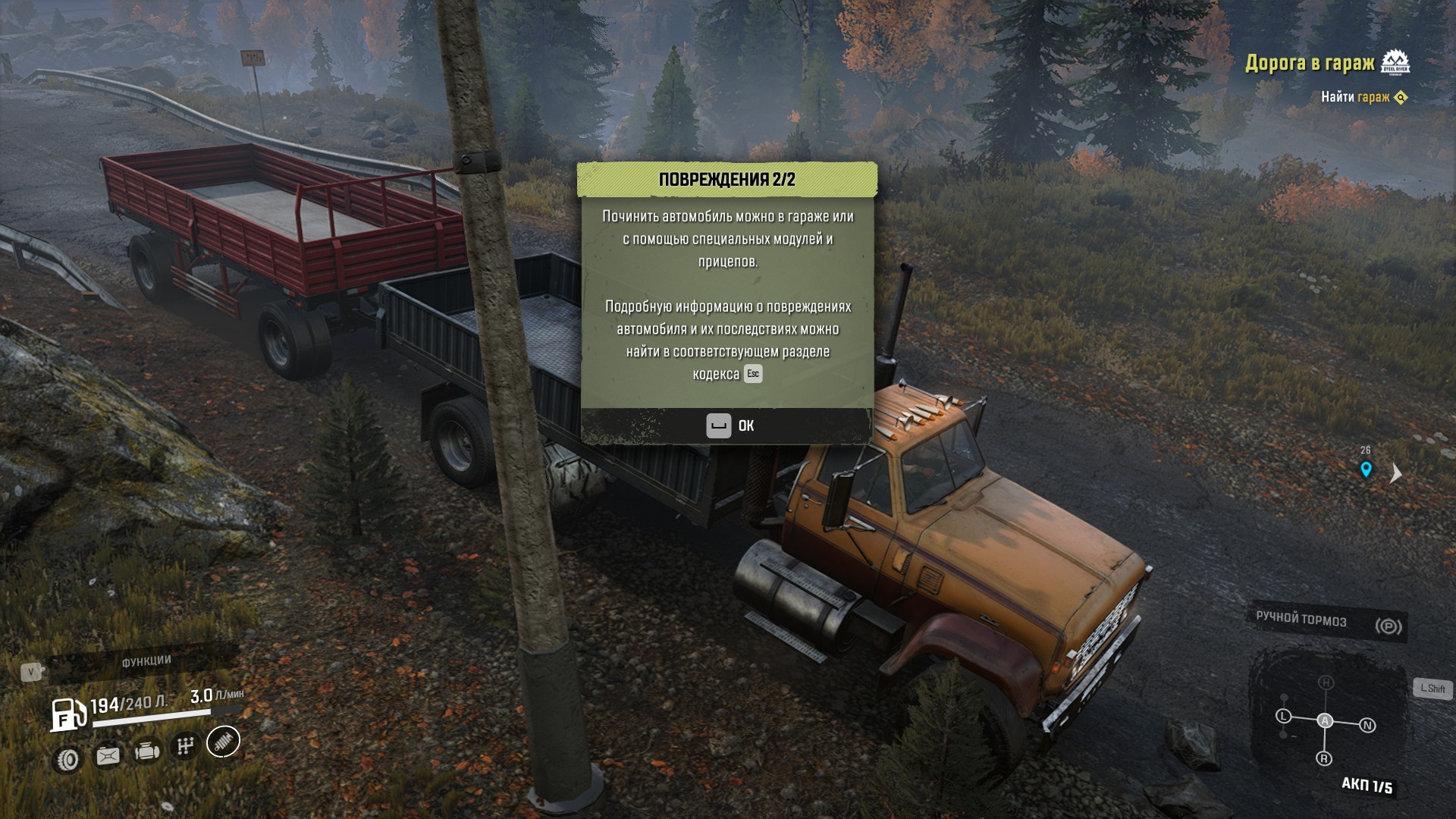Click the fuel pump gauge icon
The image size is (1456, 819).
coord(68,714)
